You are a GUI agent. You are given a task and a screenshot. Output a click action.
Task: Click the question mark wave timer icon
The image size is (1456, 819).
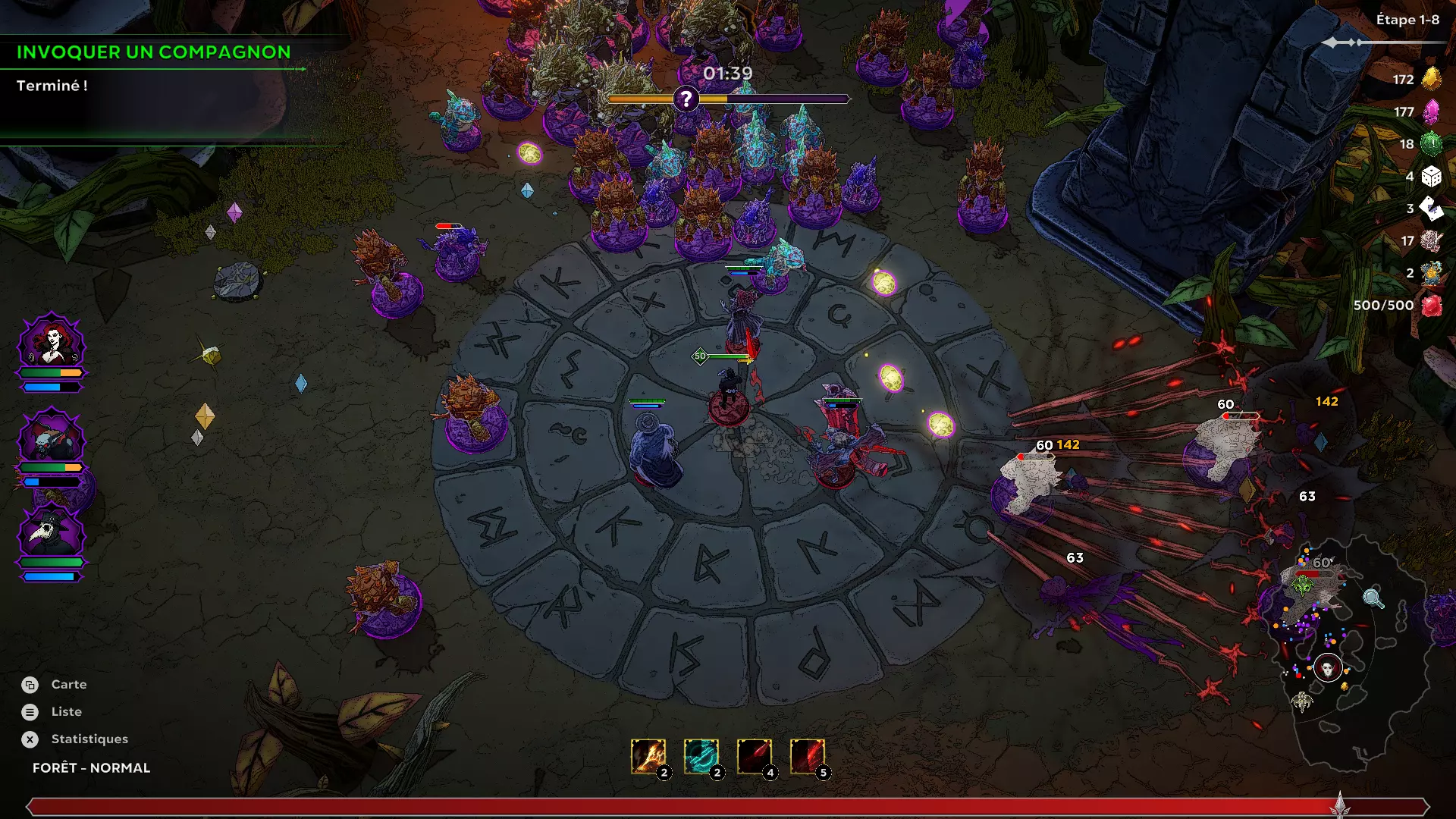click(686, 99)
